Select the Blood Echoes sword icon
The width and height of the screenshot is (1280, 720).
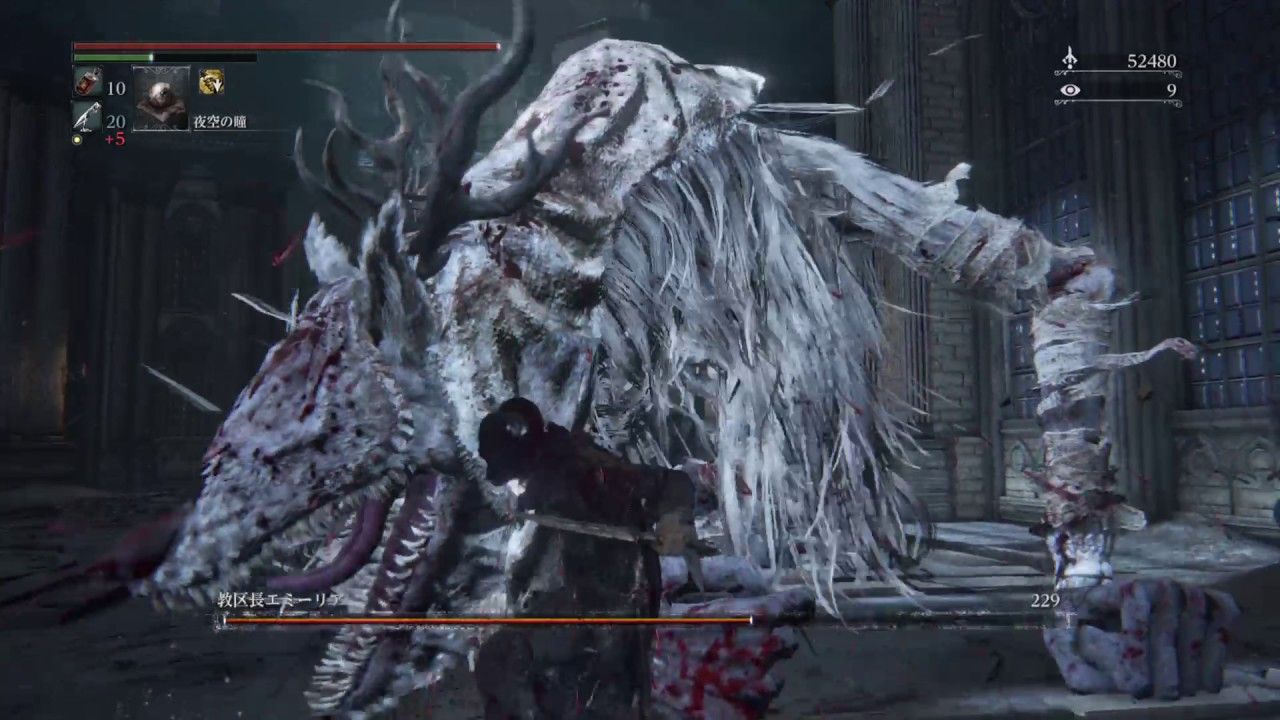(x=1069, y=56)
